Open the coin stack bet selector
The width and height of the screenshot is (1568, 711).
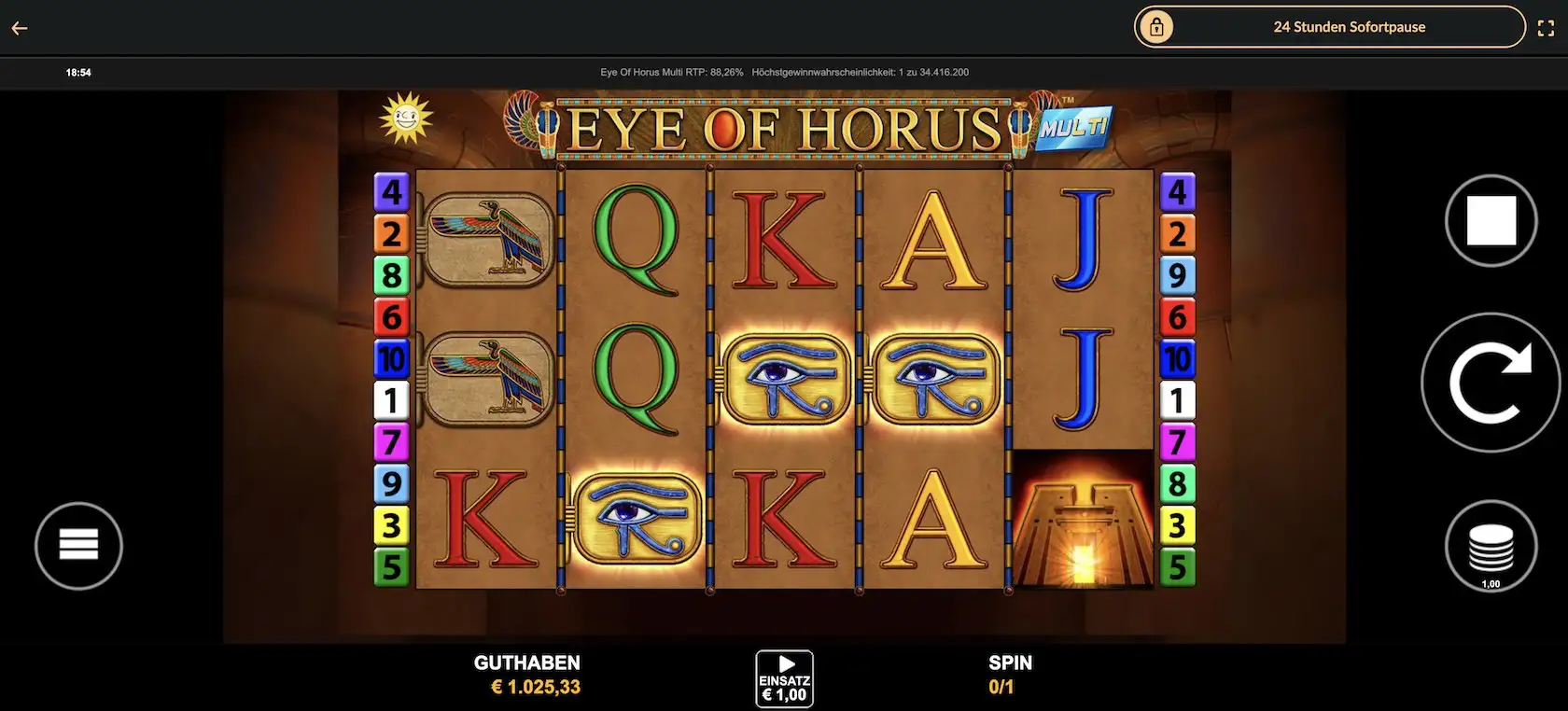coord(1491,548)
